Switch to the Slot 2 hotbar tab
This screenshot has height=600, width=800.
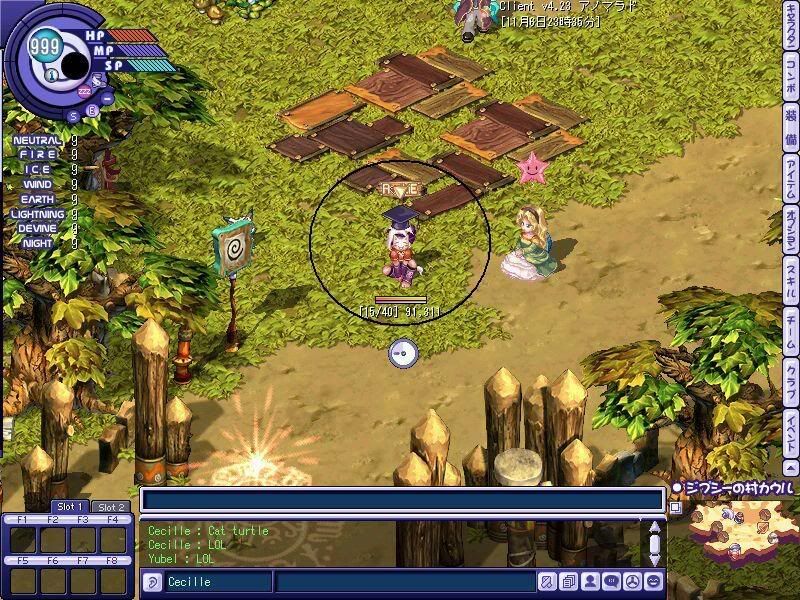110,507
